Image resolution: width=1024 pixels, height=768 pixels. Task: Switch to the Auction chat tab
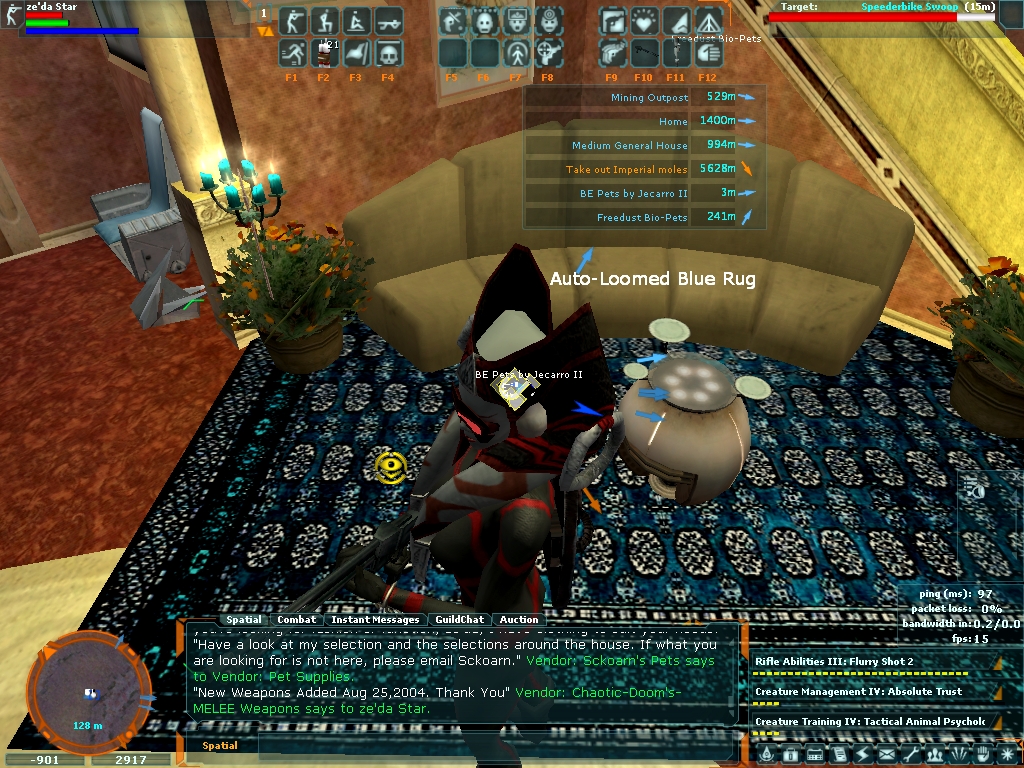tap(519, 620)
